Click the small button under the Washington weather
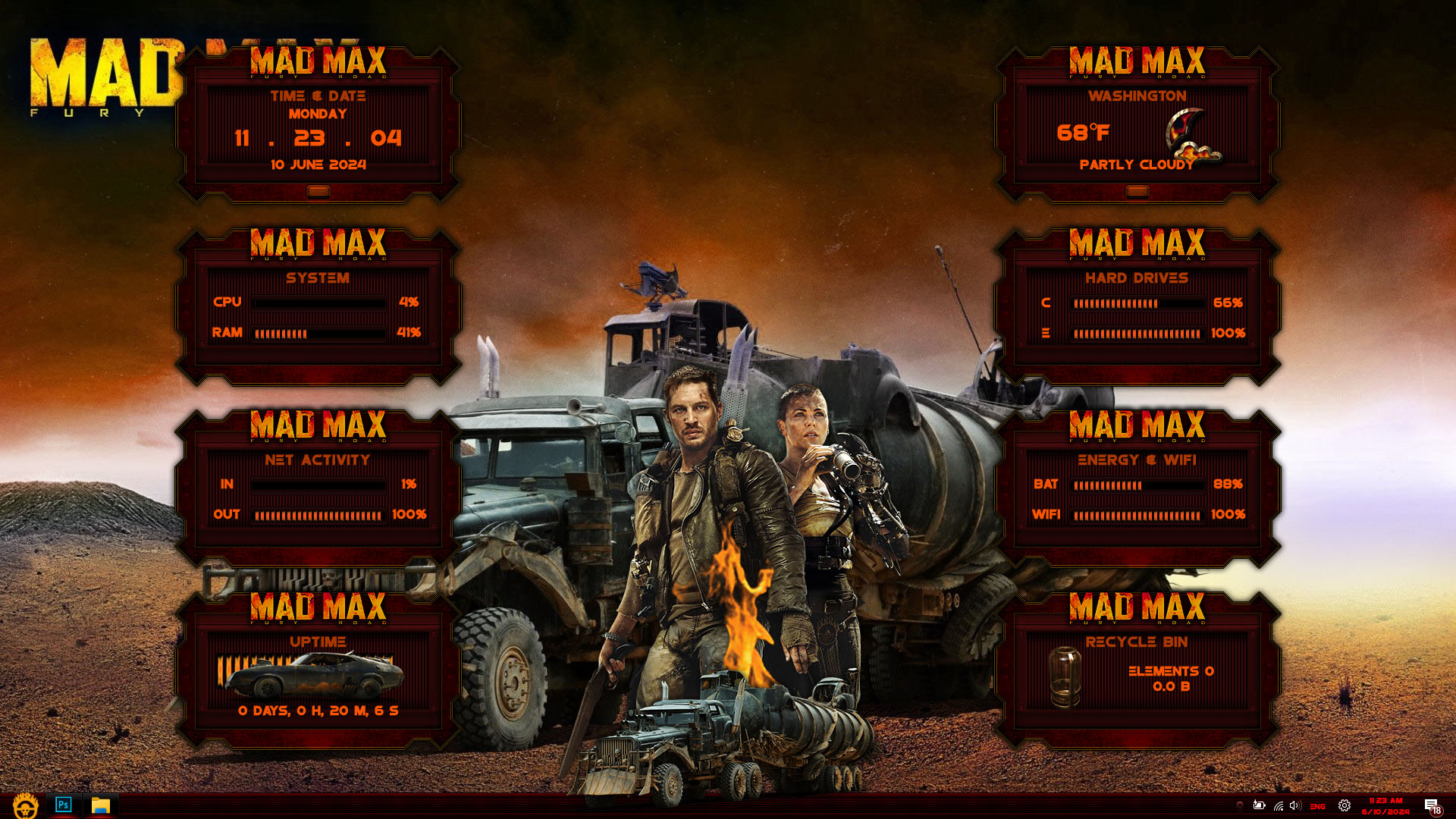Screen dimensions: 1456x819 (1137, 192)
